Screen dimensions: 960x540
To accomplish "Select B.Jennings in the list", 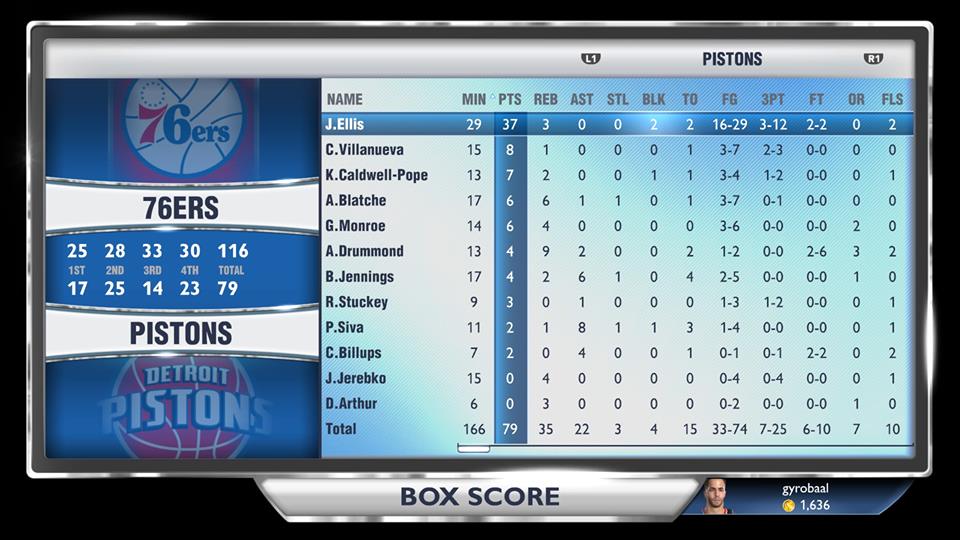I will [359, 277].
